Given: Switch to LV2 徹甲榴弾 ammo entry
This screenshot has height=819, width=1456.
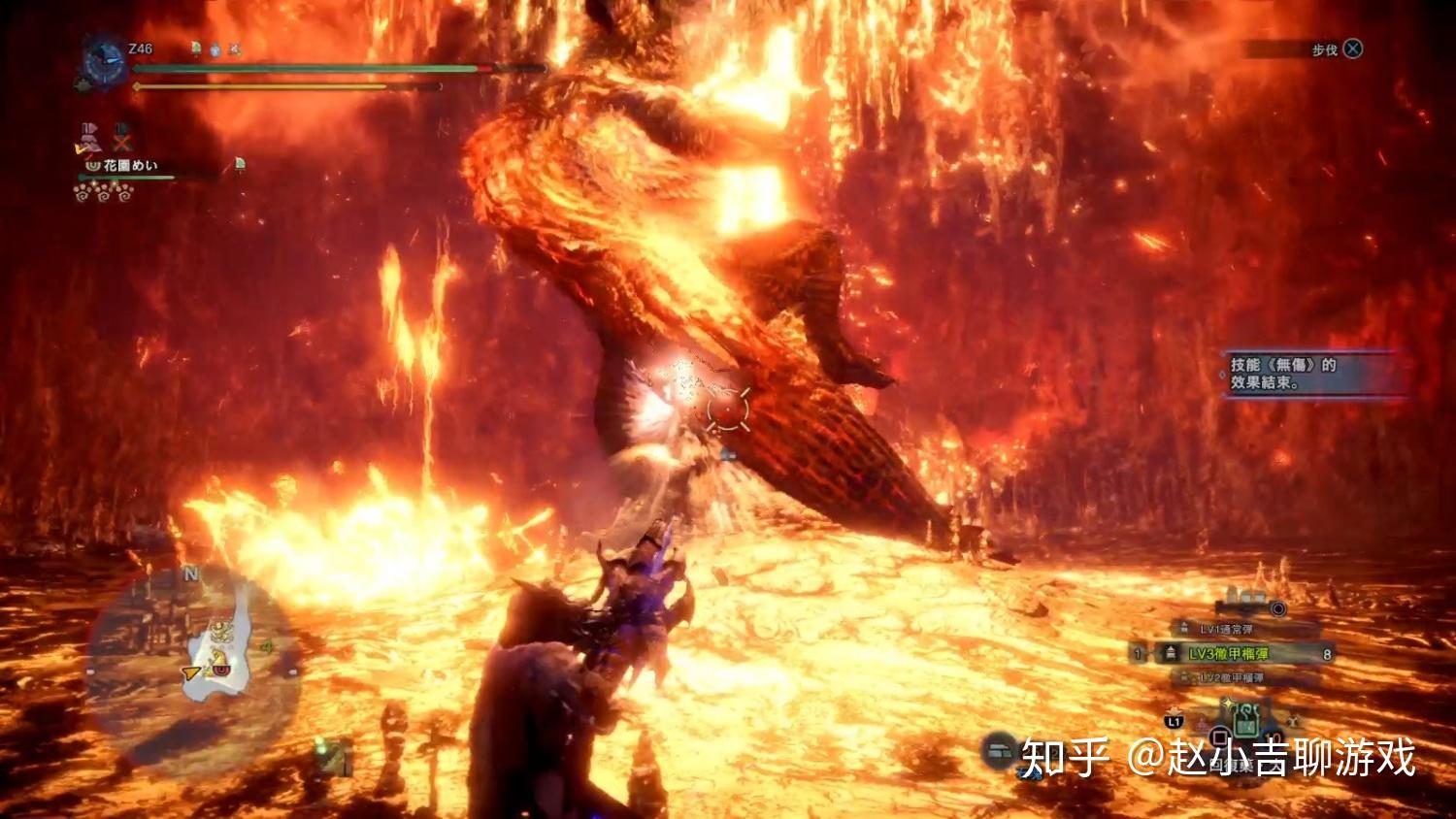Looking at the screenshot, I should click(x=1231, y=677).
